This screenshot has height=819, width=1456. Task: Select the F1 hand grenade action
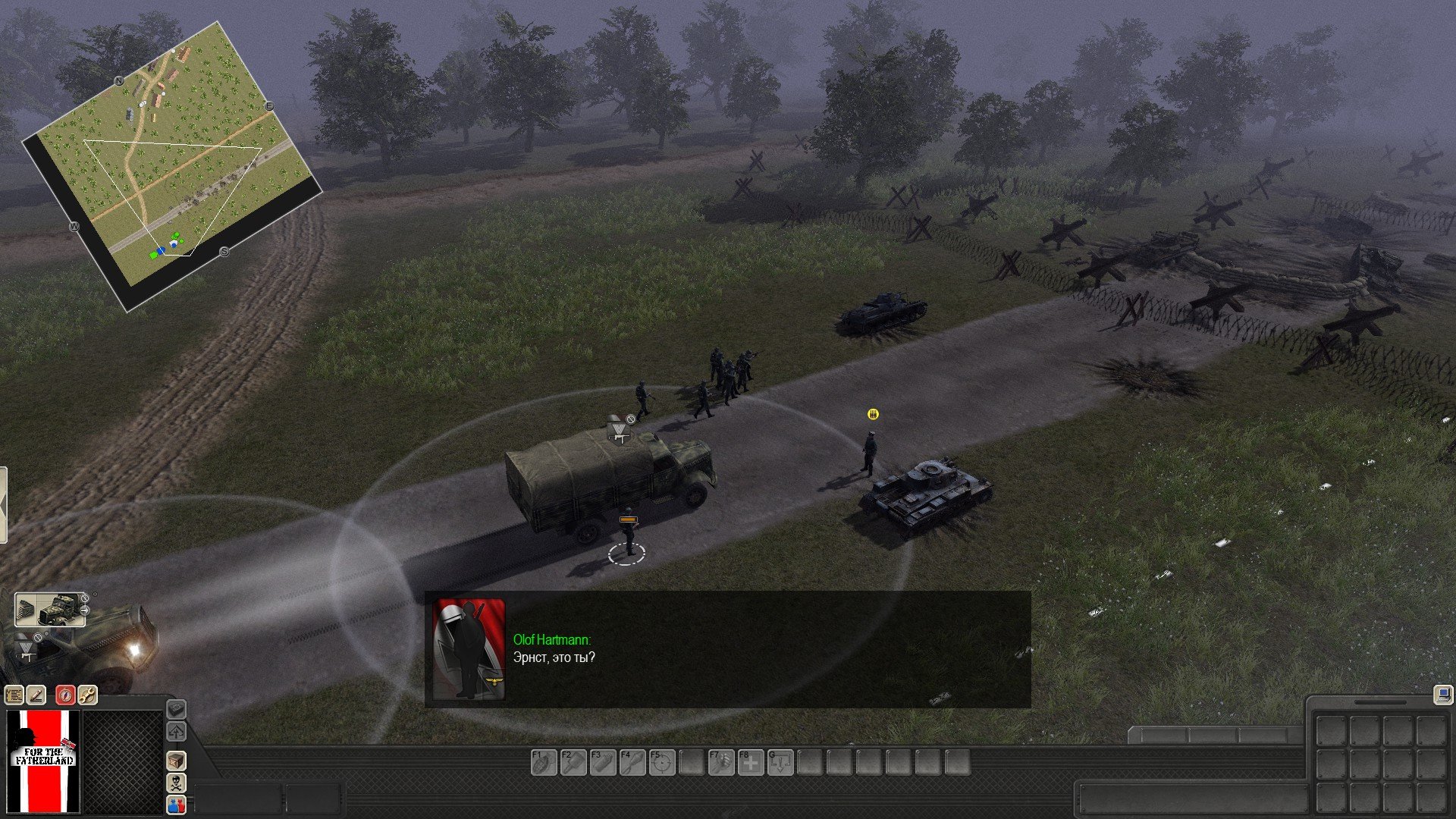click(x=544, y=762)
